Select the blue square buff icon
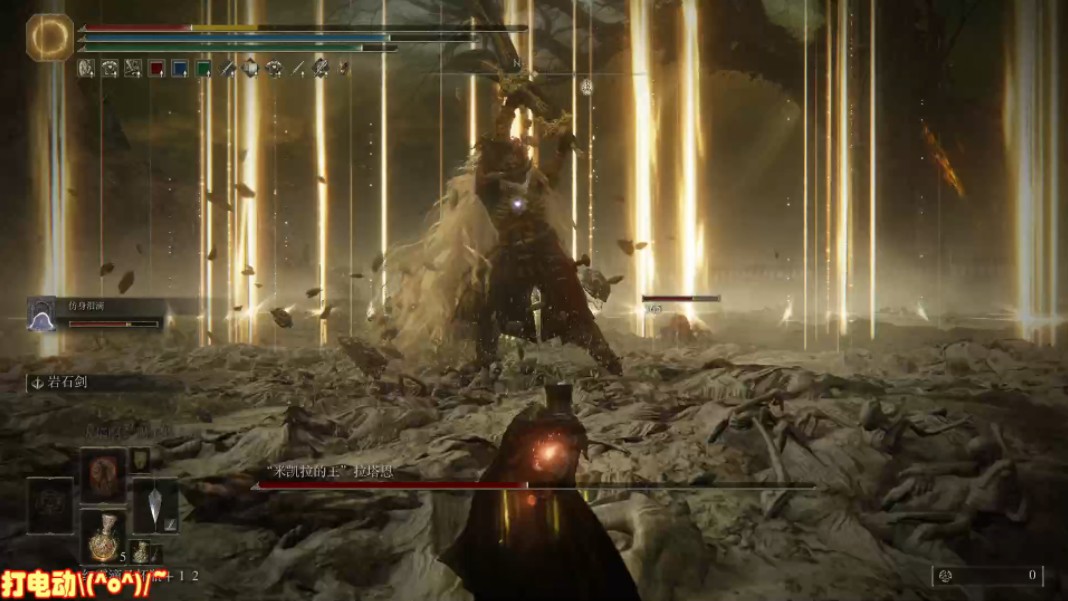Screen dimensions: 1068x601 [180, 69]
